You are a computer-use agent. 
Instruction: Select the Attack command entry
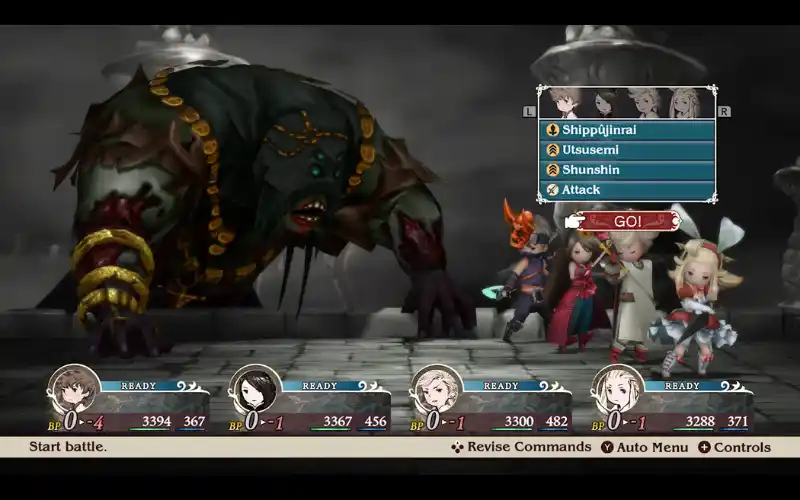click(x=628, y=190)
